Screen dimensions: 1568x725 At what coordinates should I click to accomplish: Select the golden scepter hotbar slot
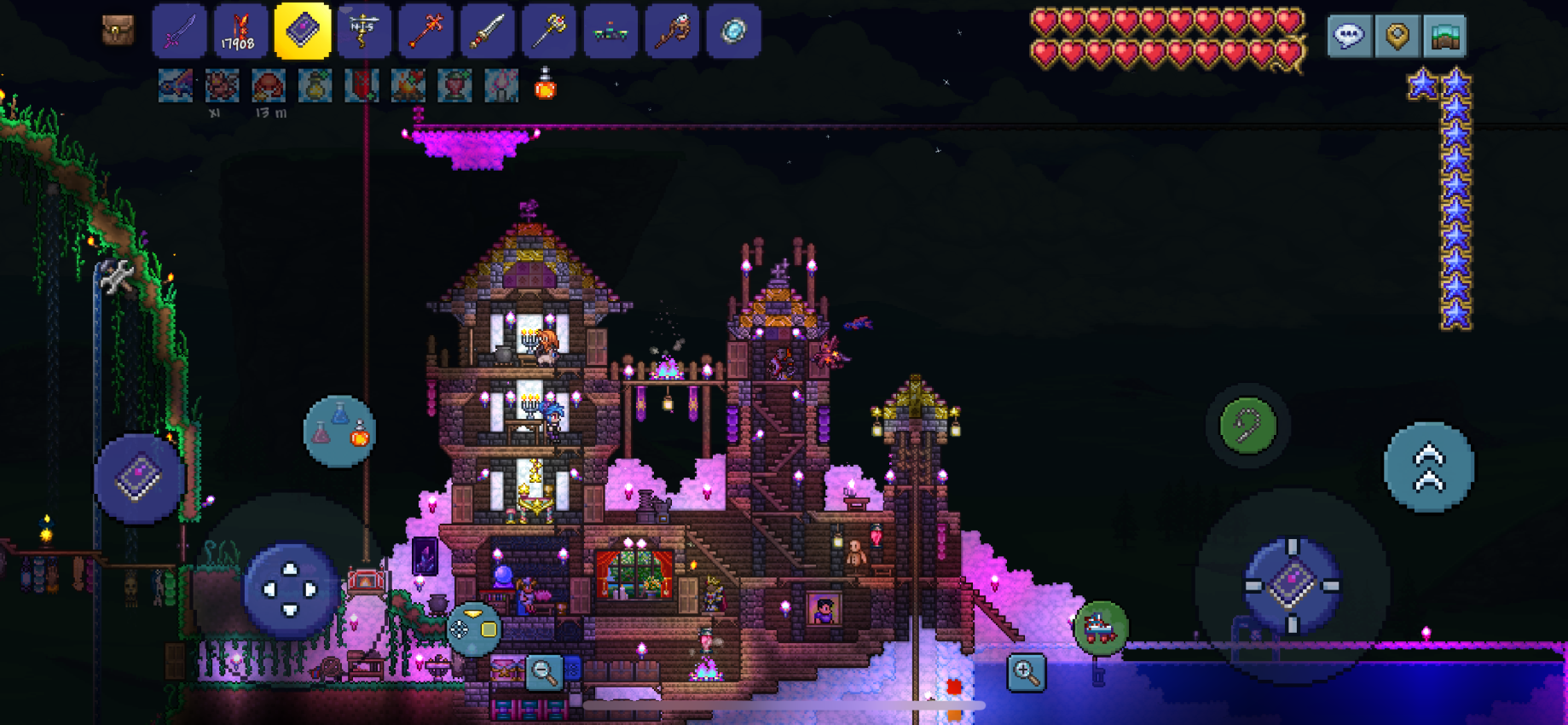click(x=549, y=32)
